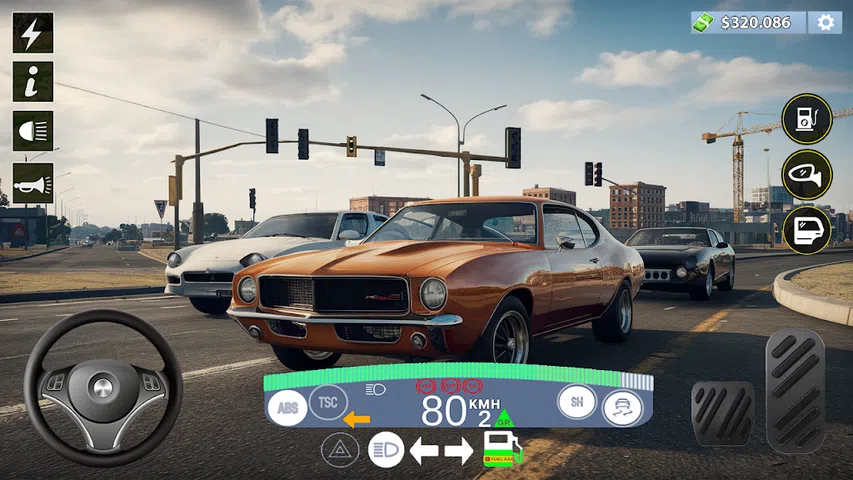
Task: Turn on the hazard warning lights
Action: (340, 450)
